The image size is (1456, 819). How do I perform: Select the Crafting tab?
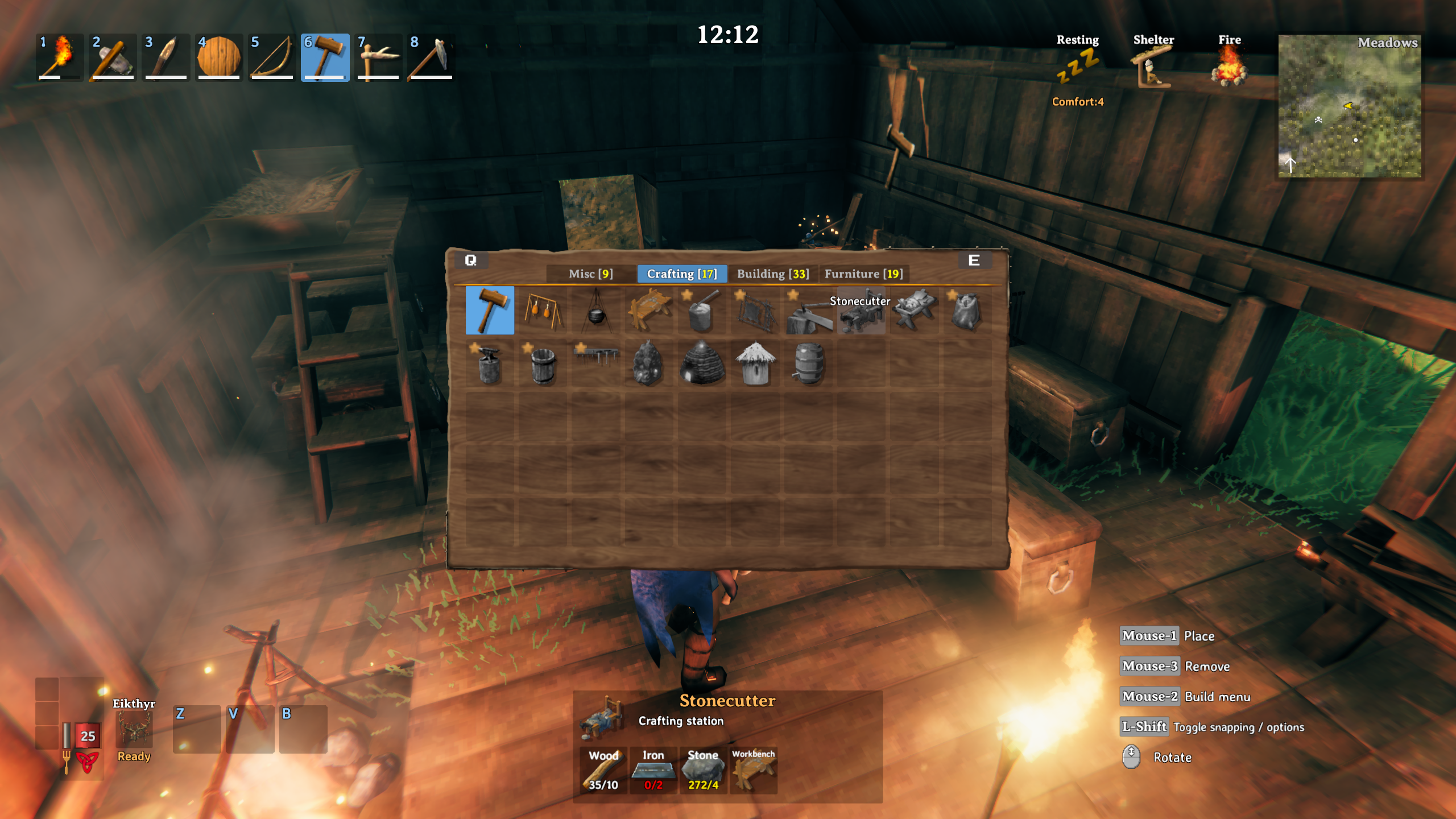[681, 274]
